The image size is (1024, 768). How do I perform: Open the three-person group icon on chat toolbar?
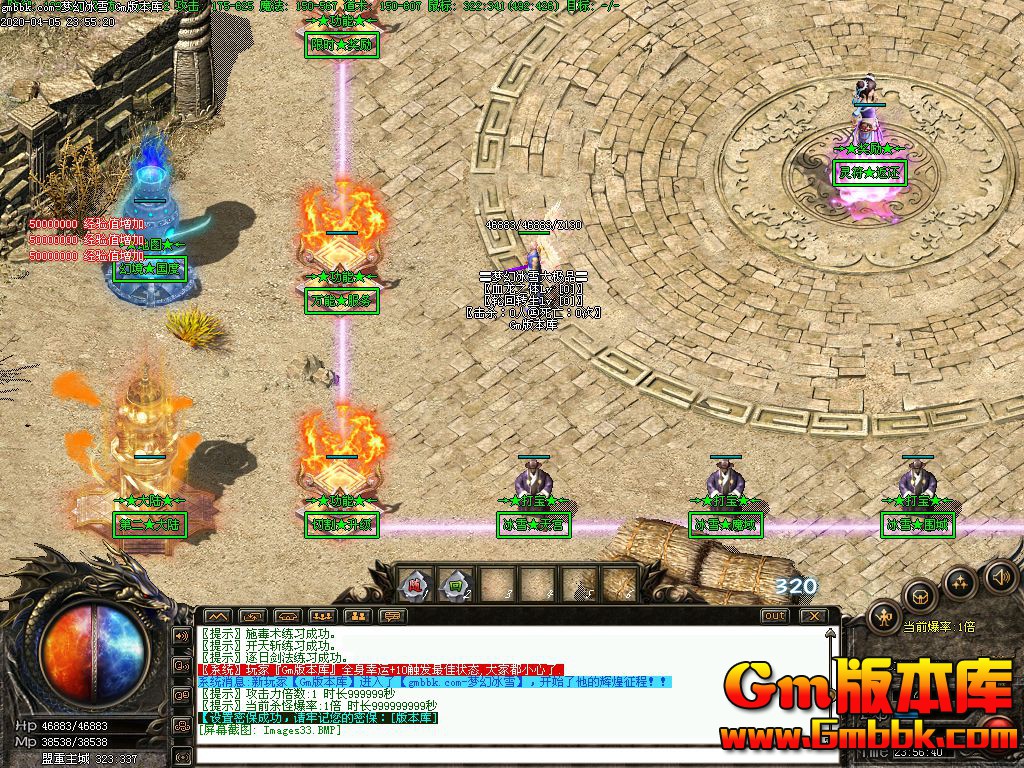click(x=322, y=616)
